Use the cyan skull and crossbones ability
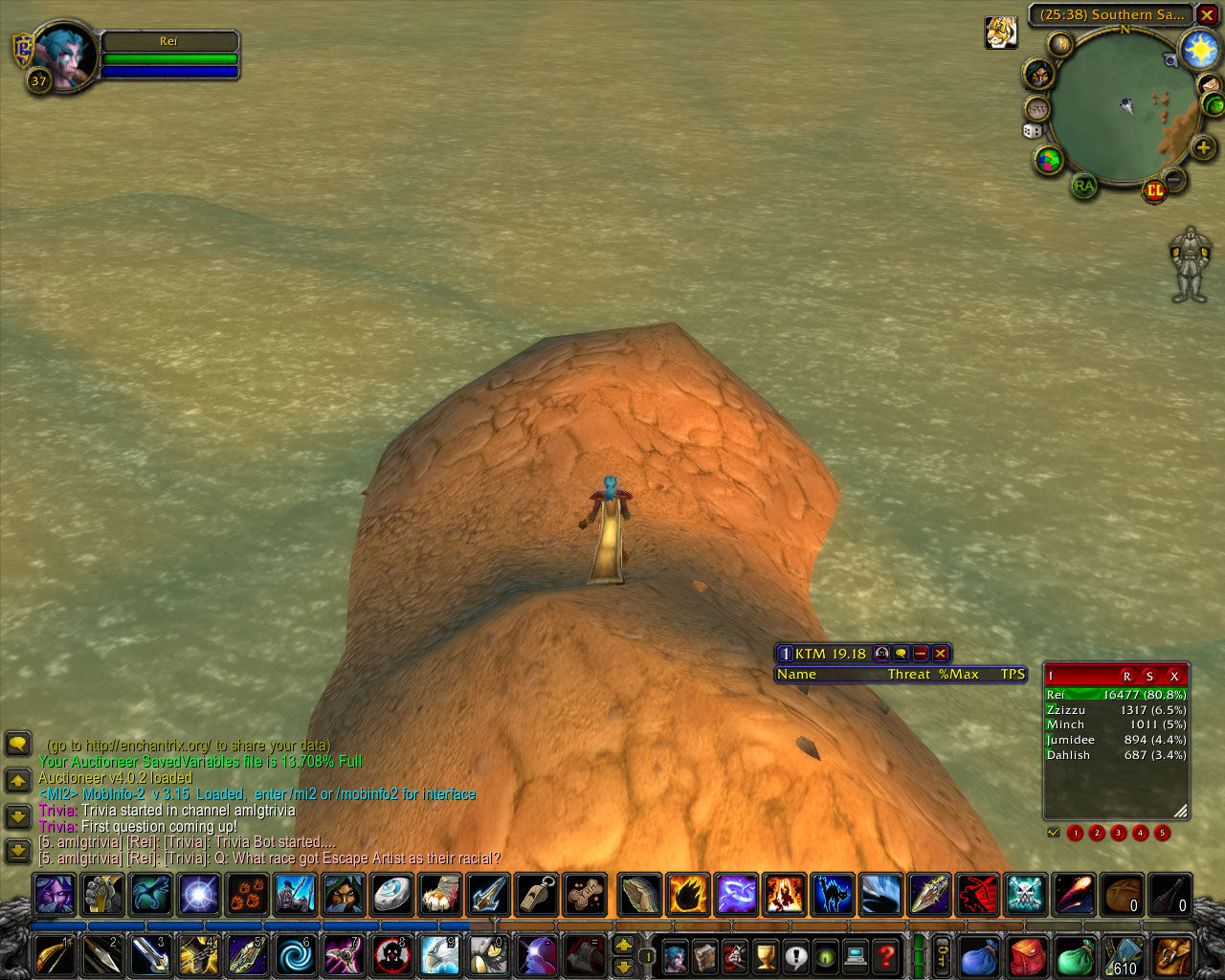Screen dimensions: 1225x980 click(1026, 895)
